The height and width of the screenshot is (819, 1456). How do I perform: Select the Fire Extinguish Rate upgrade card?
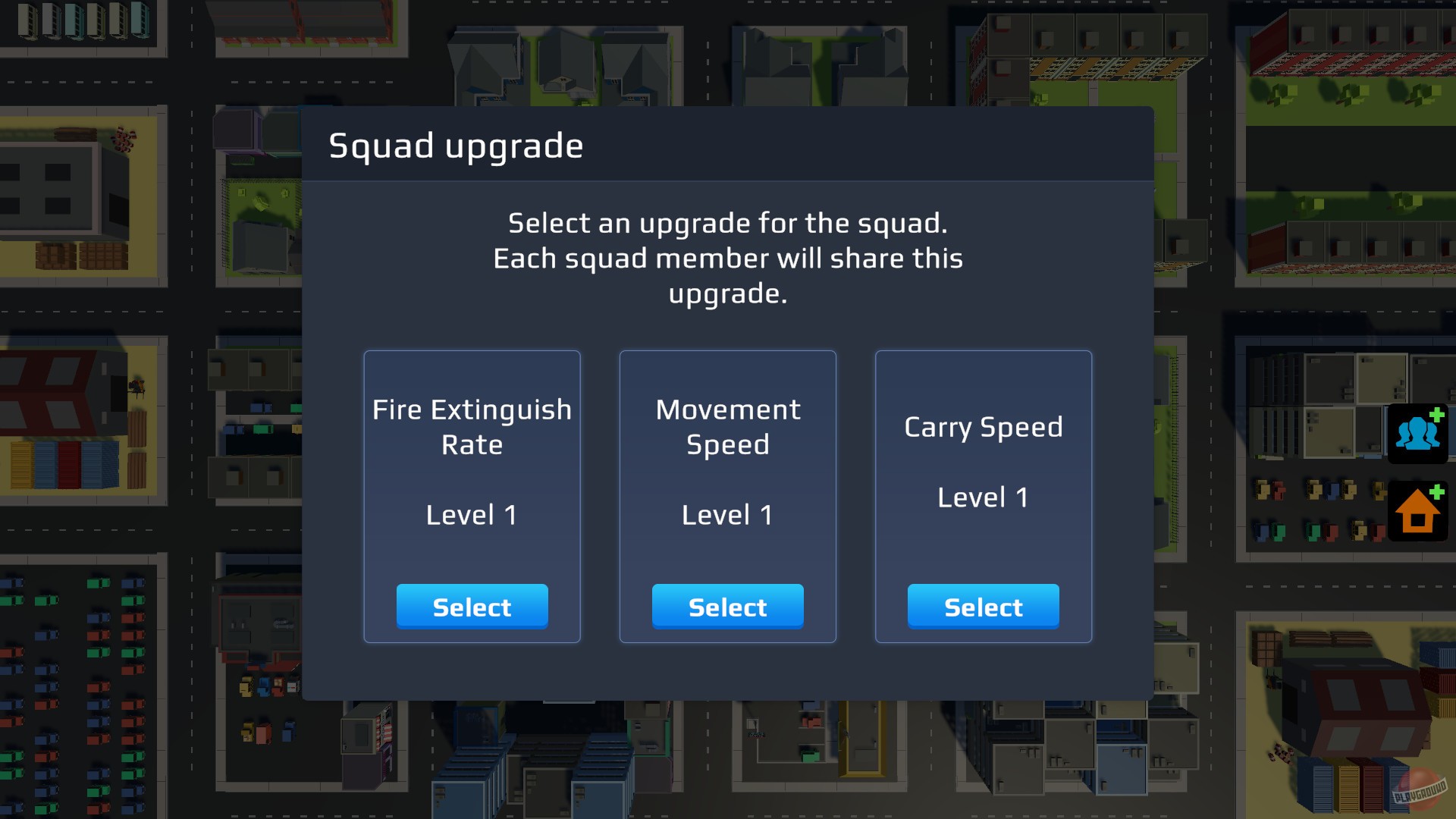point(472,606)
